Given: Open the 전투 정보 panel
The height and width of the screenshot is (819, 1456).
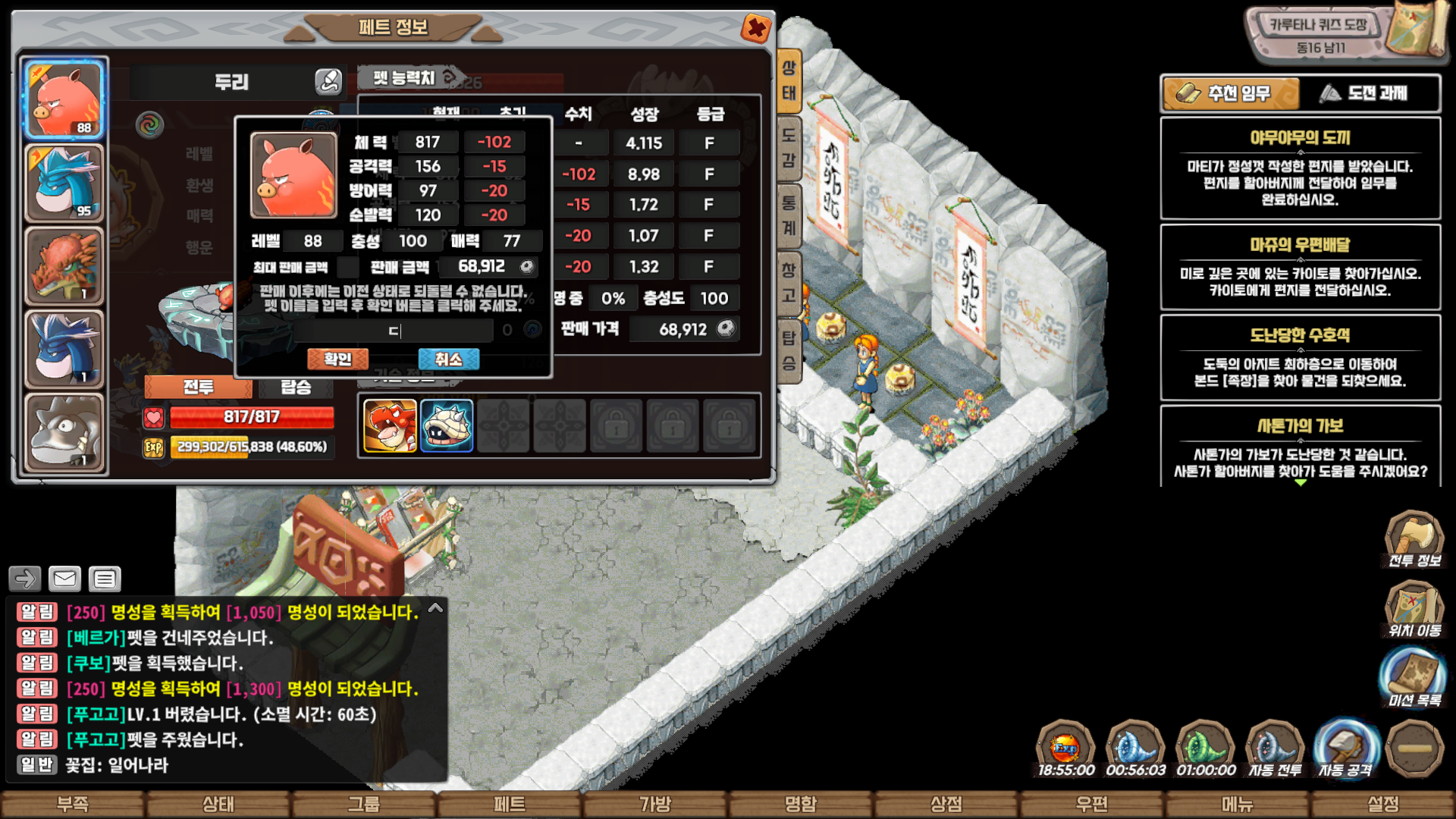Looking at the screenshot, I should pos(1414,540).
